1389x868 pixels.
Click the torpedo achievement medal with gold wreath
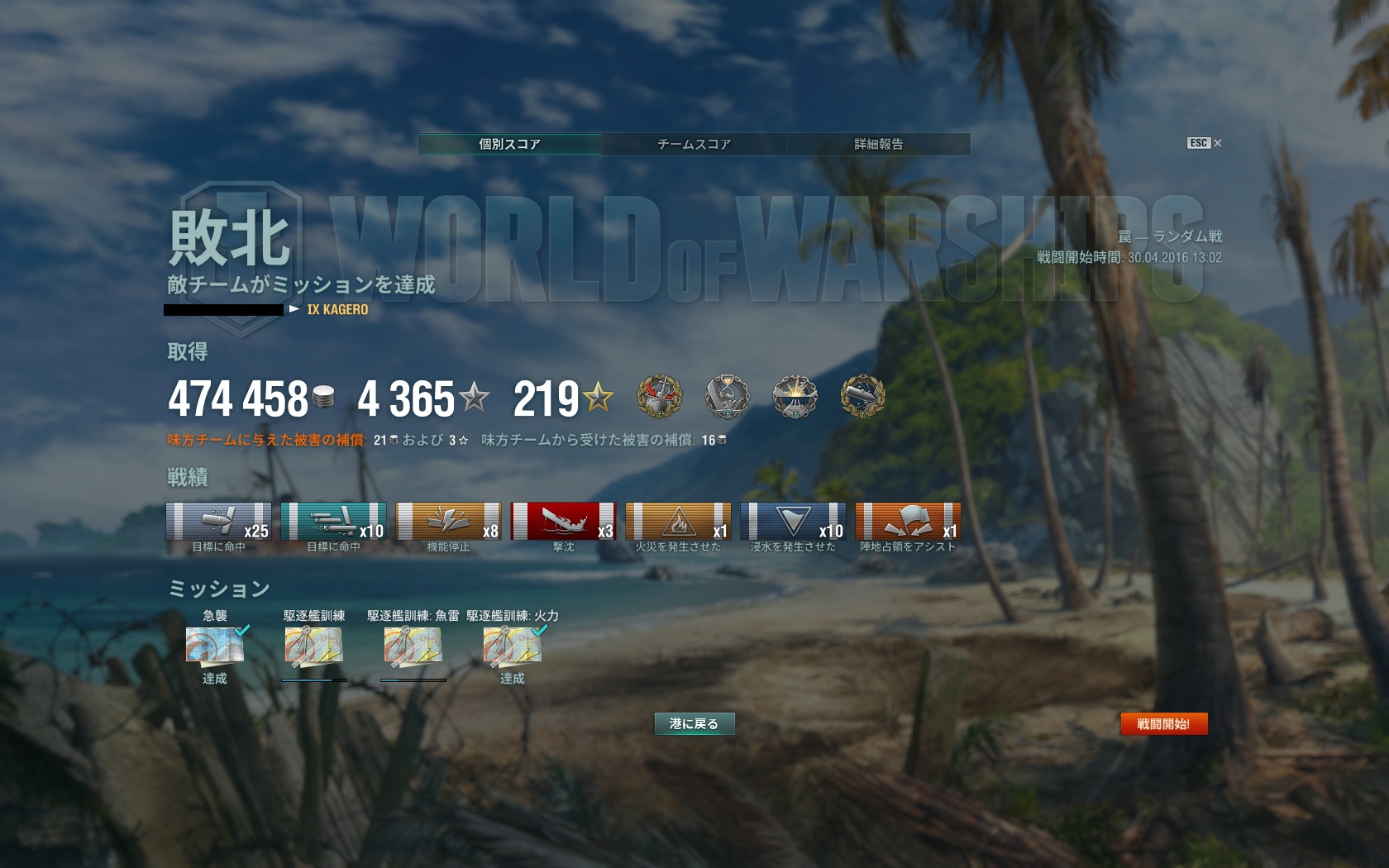pyautogui.click(x=862, y=397)
